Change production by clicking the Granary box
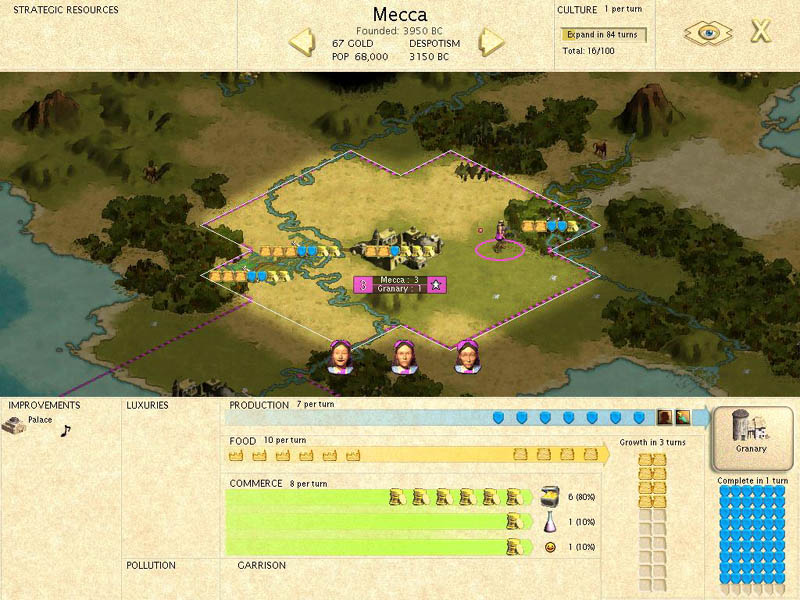 pyautogui.click(x=751, y=437)
